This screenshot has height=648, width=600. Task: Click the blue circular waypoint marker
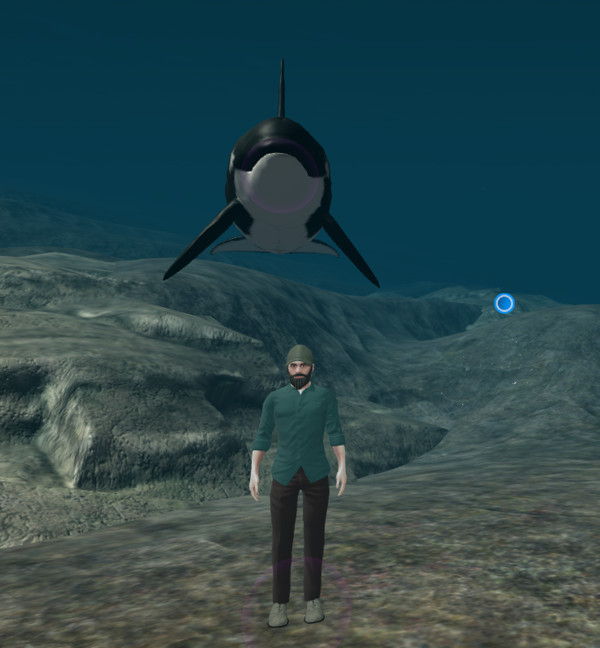(x=504, y=303)
